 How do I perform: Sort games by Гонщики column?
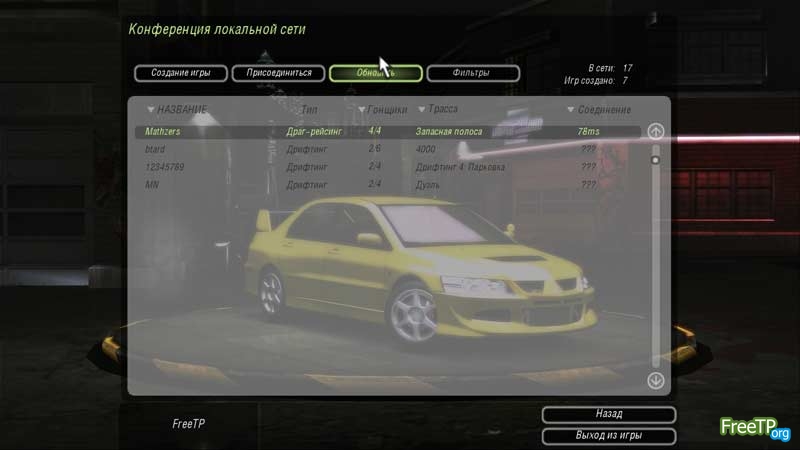pos(384,109)
